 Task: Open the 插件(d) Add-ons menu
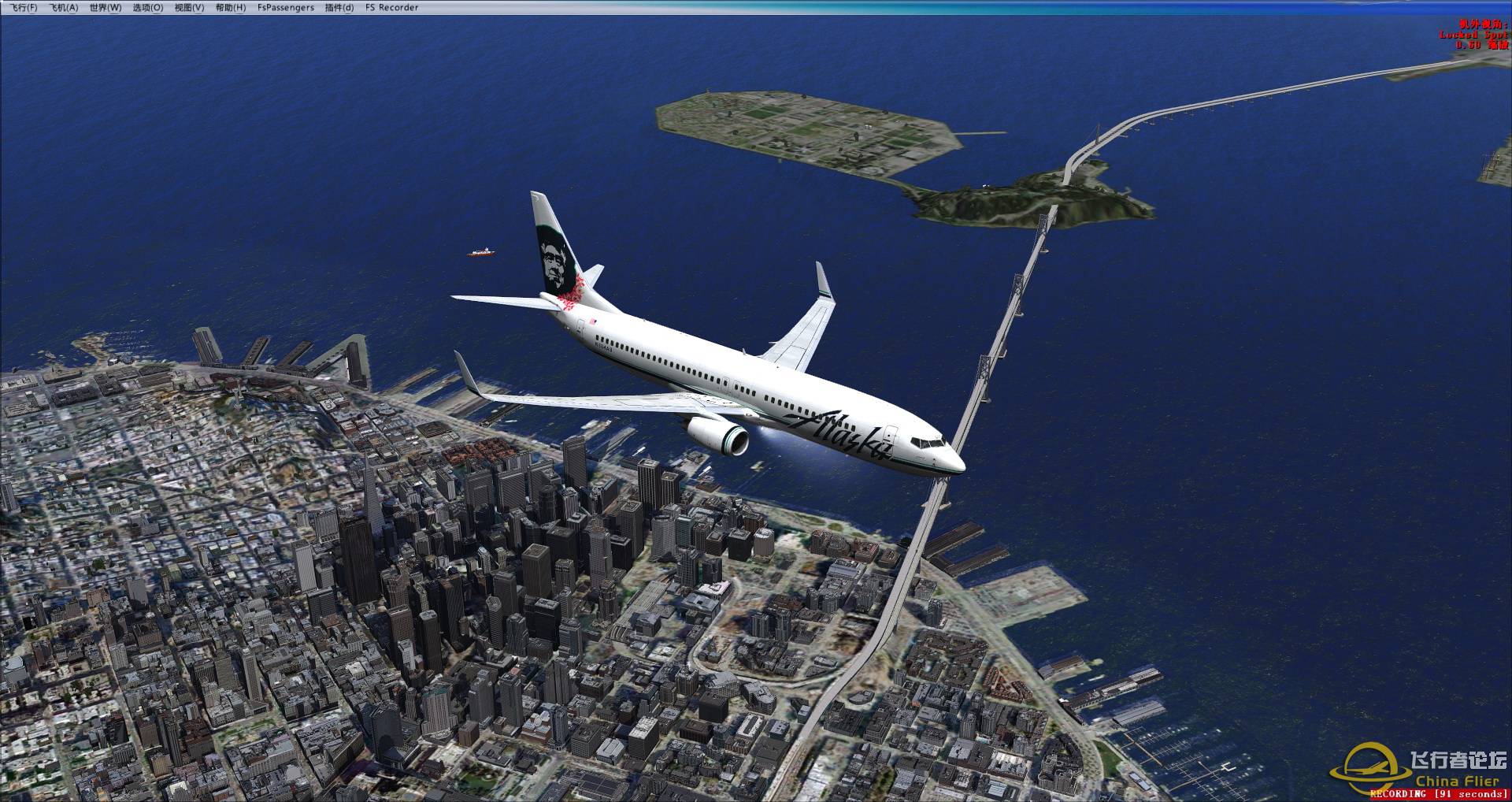(x=339, y=8)
